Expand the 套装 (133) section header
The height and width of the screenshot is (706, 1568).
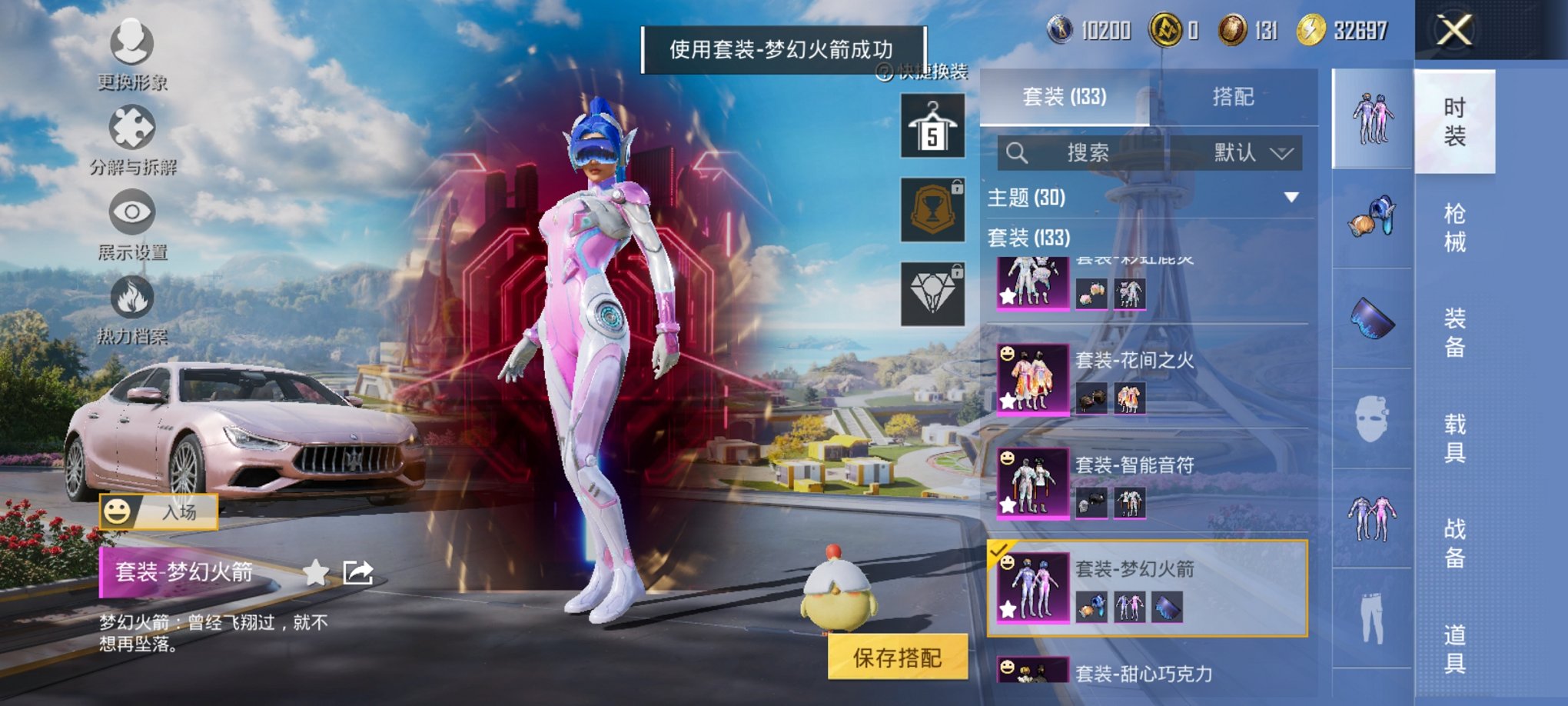point(1030,238)
